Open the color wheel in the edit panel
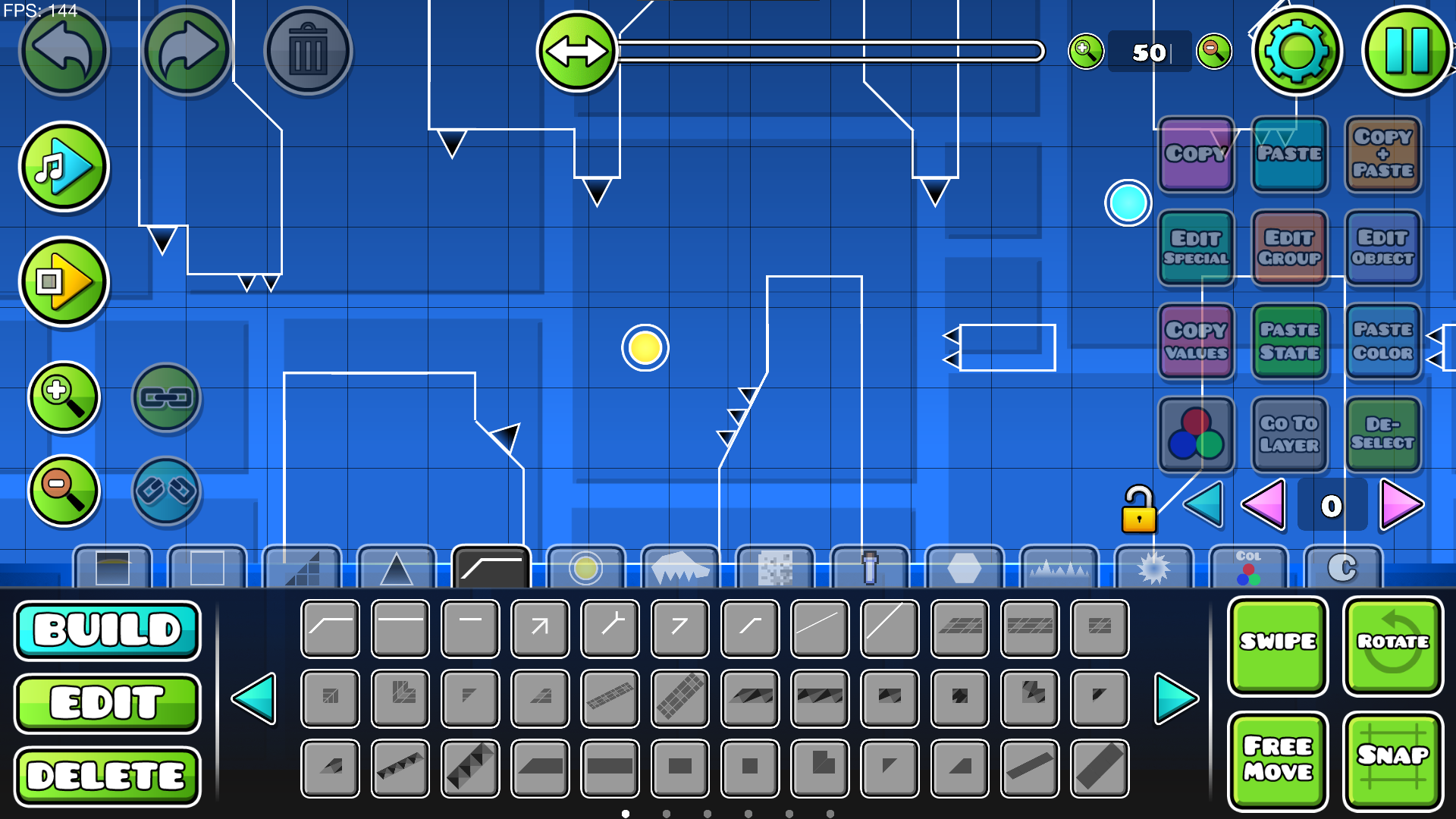Viewport: 1456px width, 819px height. [x=1195, y=435]
